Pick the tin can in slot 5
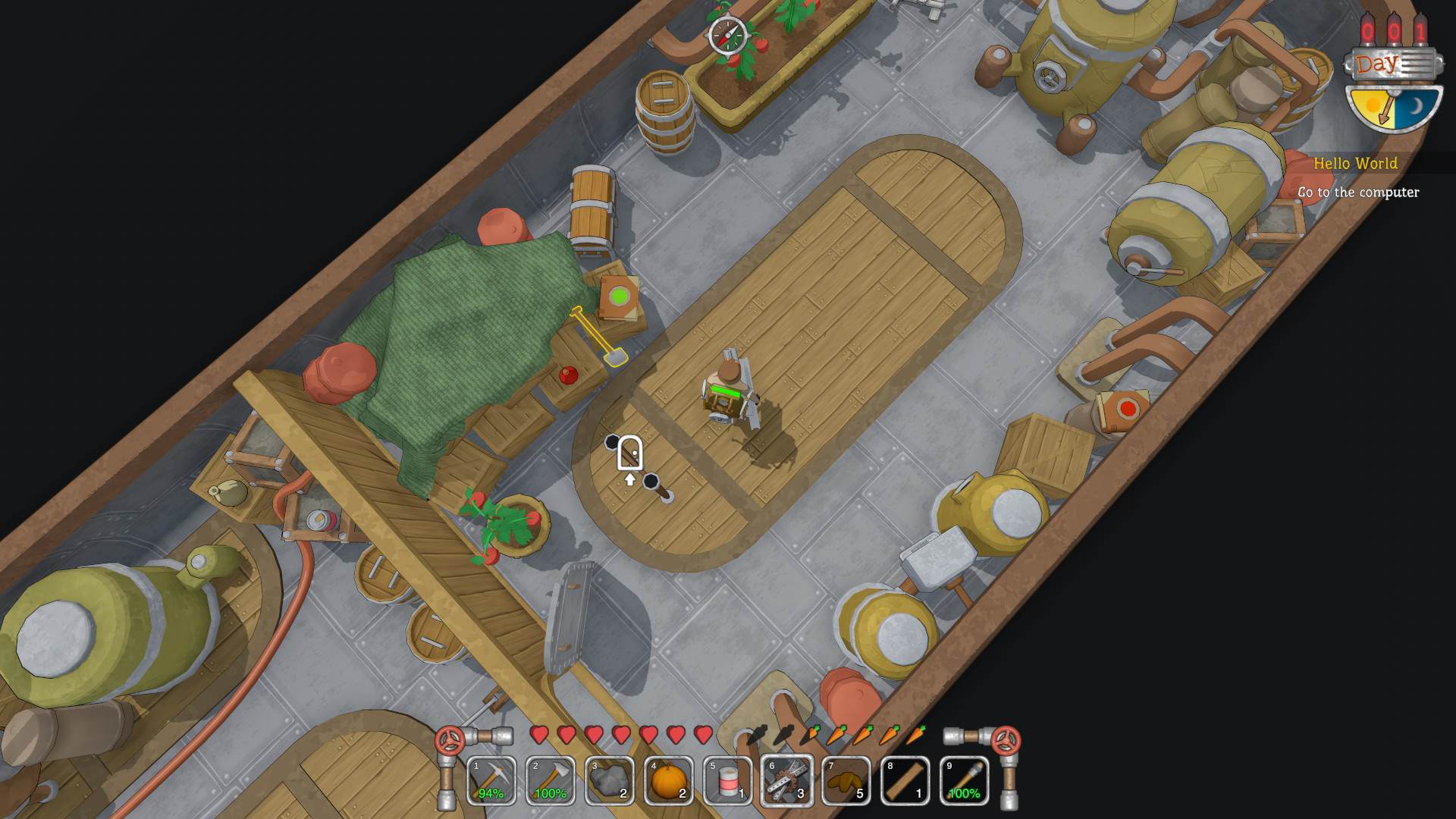The image size is (1456, 819). point(728,780)
